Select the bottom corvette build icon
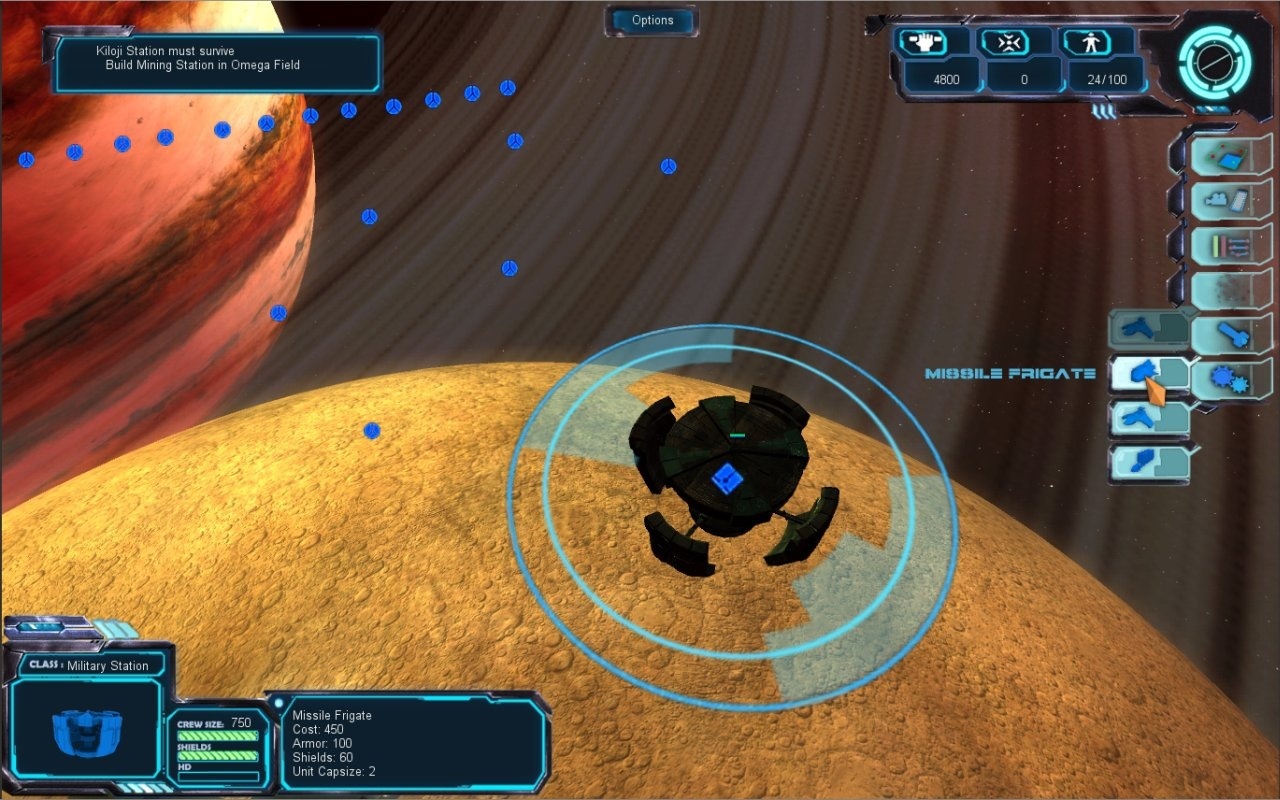Image resolution: width=1280 pixels, height=800 pixels. pos(1148,462)
